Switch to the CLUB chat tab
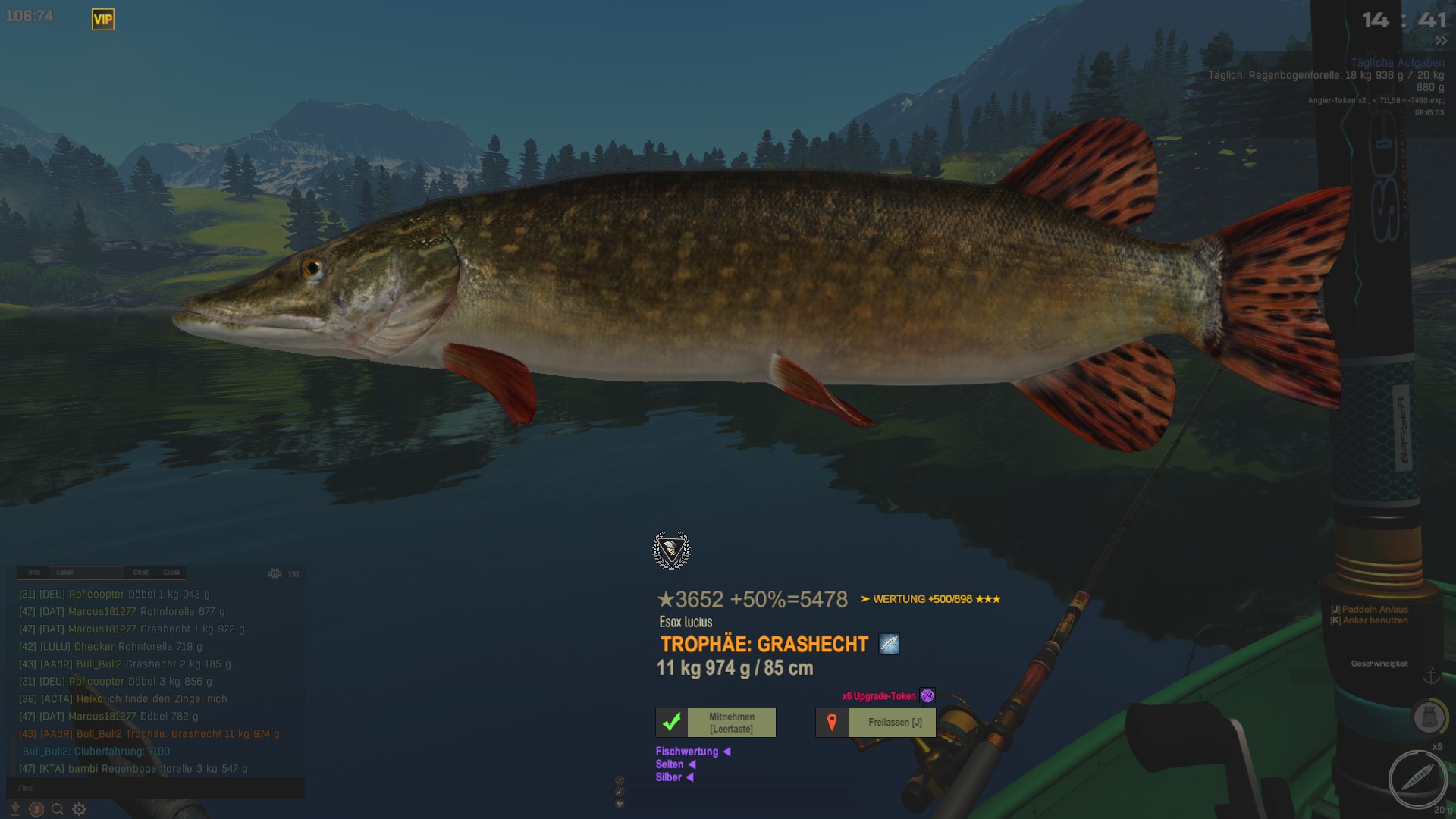1456x819 pixels. tap(171, 573)
